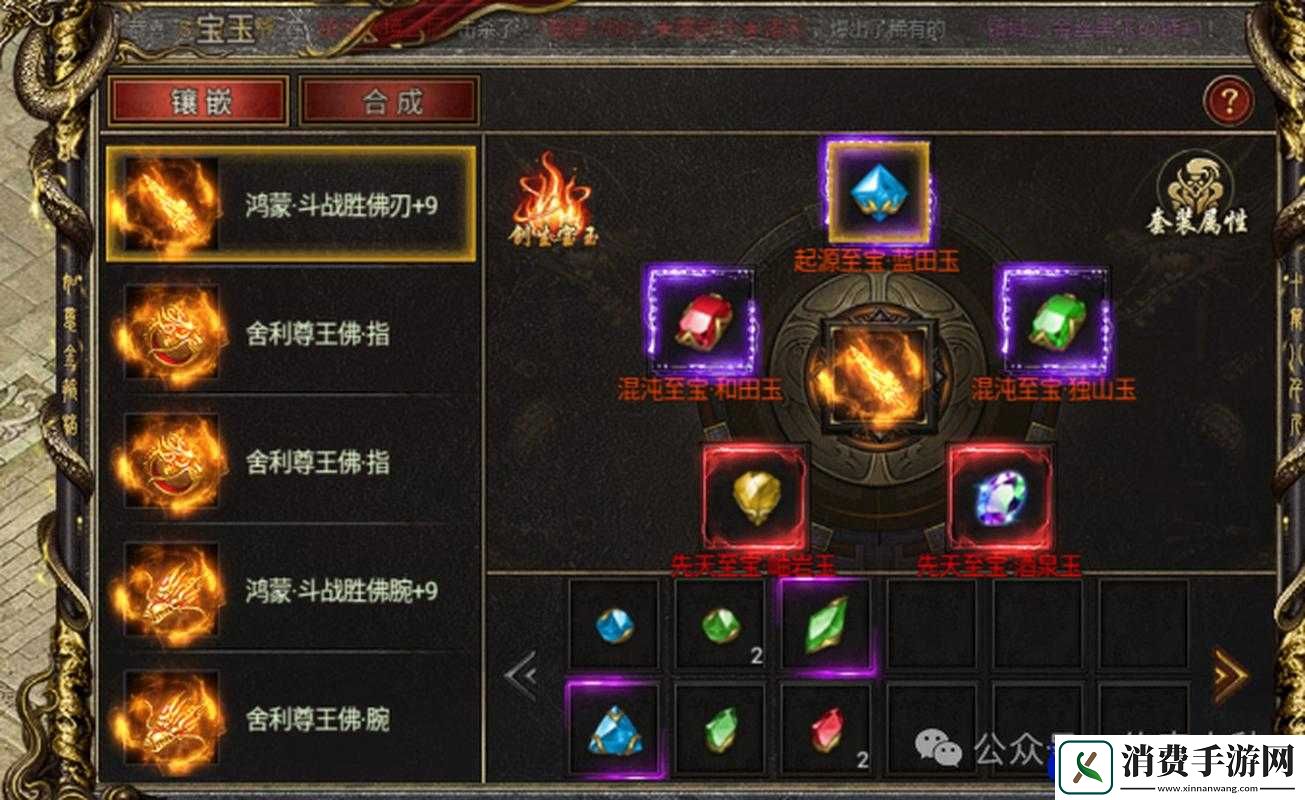Select the green gem stack showing 2
The width and height of the screenshot is (1305, 800).
(x=722, y=625)
